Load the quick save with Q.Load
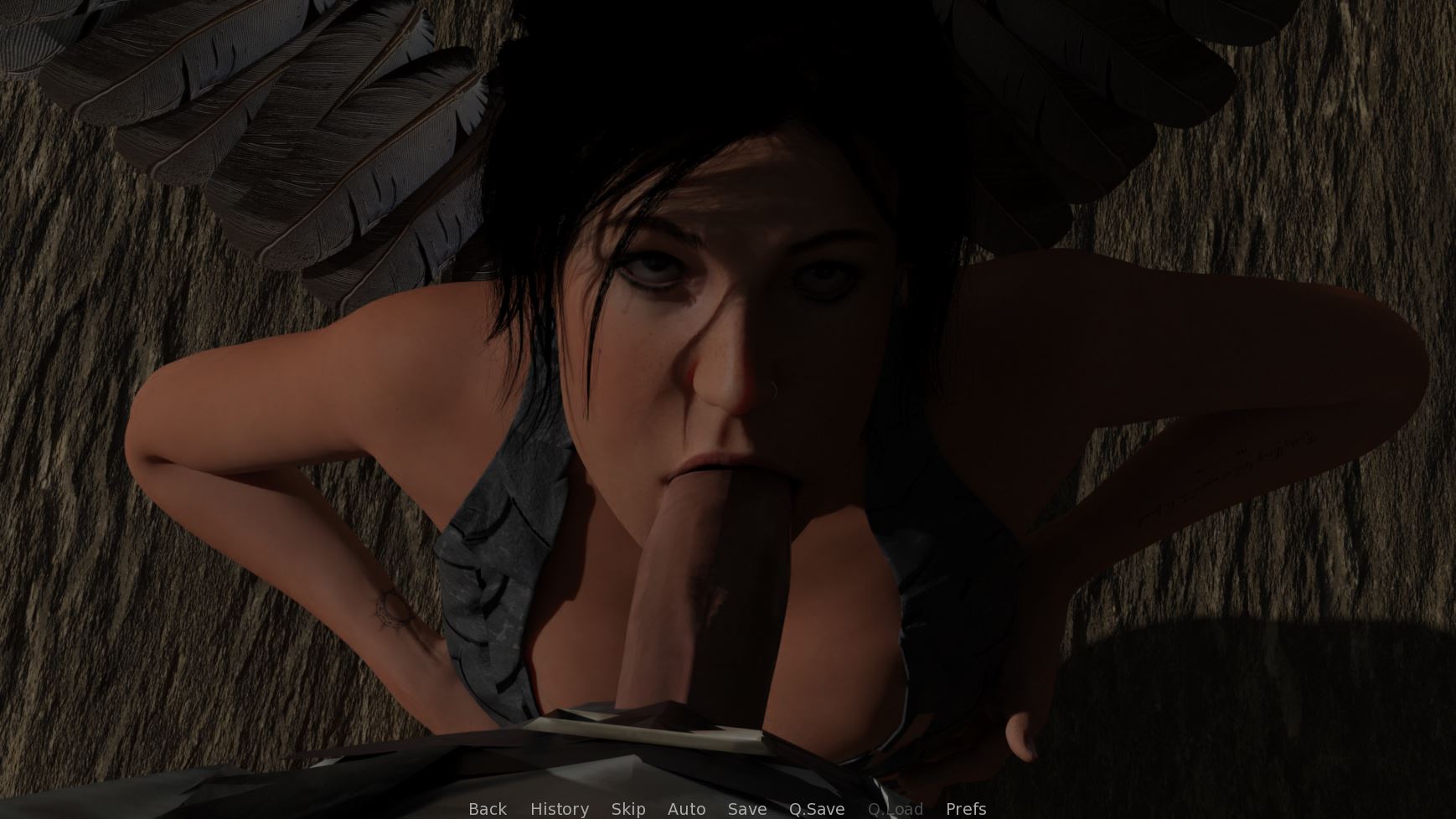The height and width of the screenshot is (819, 1456). tap(896, 809)
